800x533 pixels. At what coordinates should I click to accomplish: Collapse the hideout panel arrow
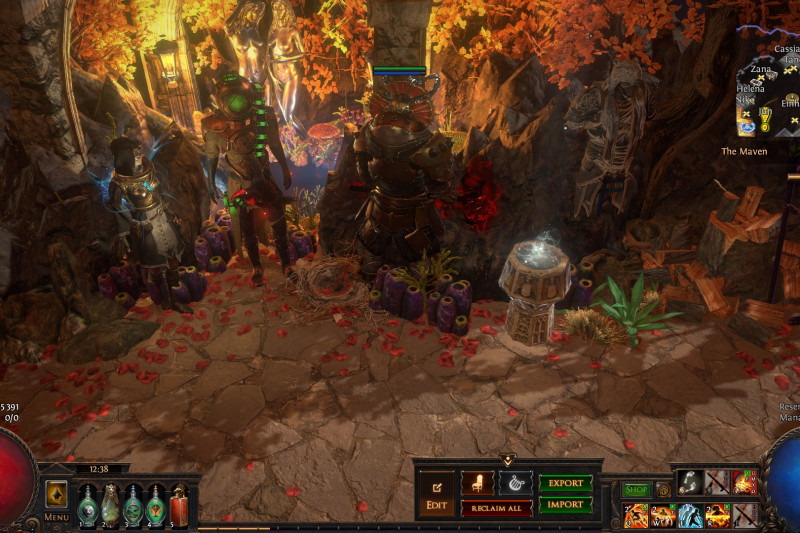507,460
